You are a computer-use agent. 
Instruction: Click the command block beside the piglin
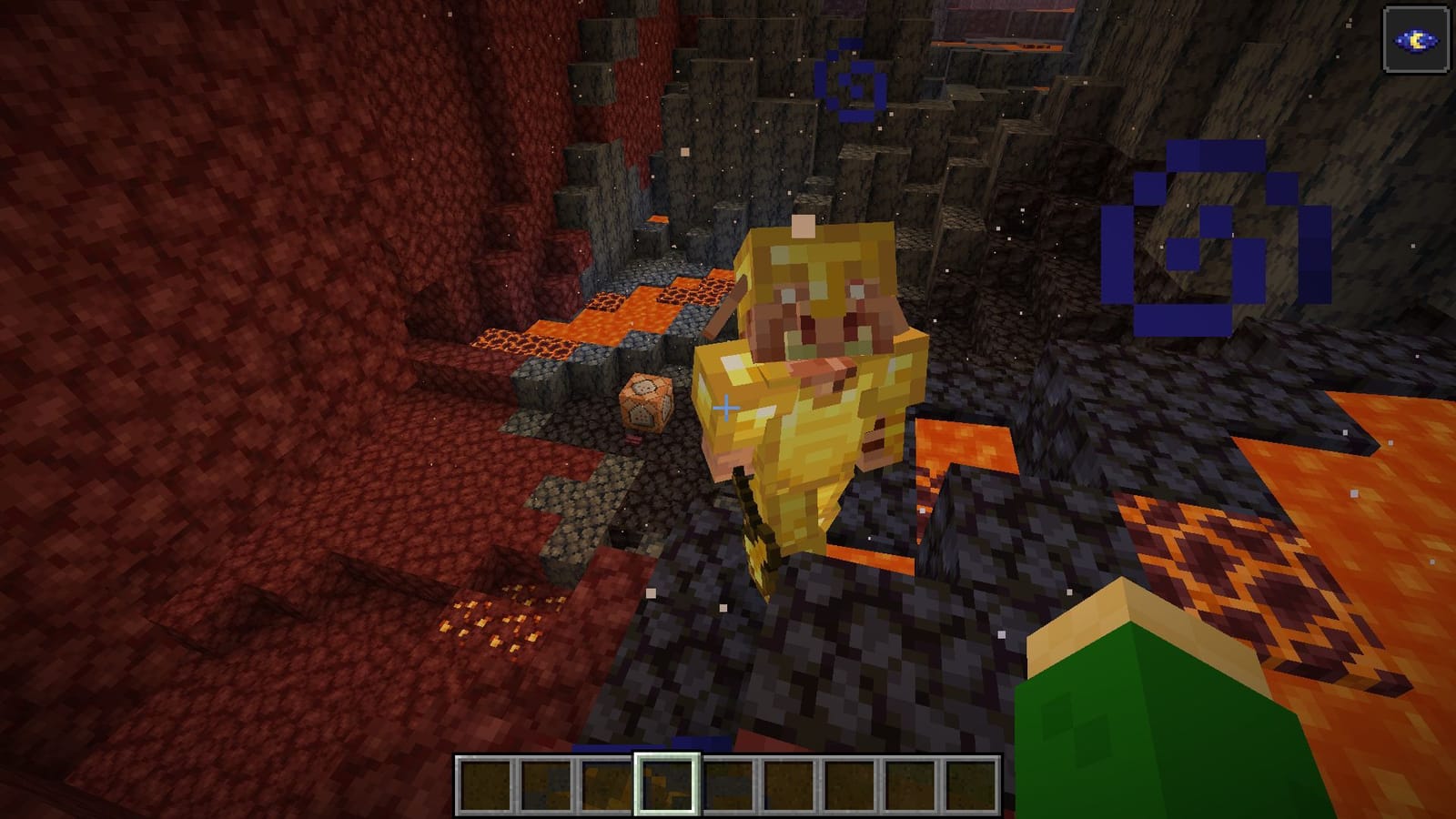[x=646, y=400]
